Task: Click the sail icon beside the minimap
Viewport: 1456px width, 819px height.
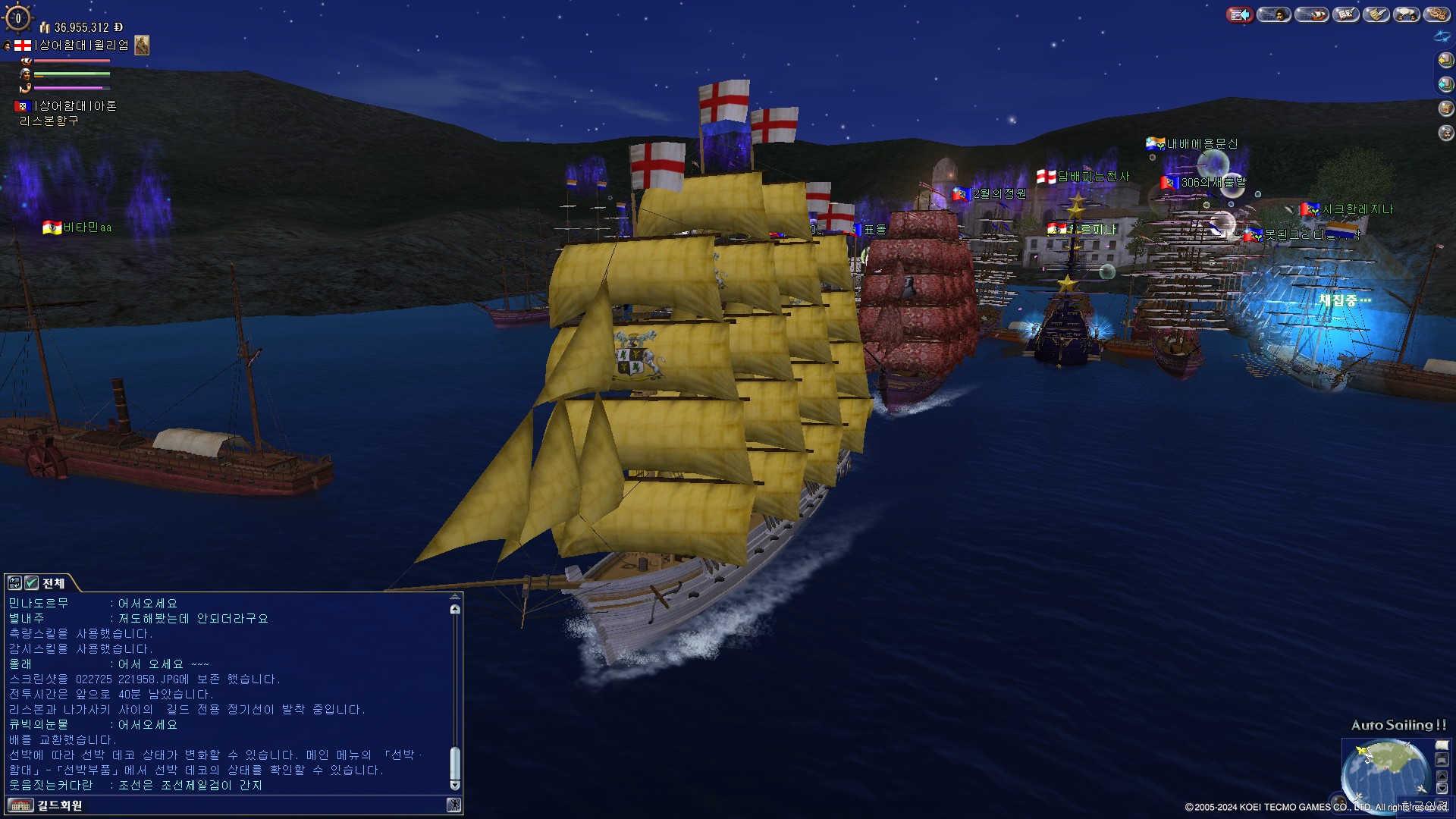Action: 1442,746
